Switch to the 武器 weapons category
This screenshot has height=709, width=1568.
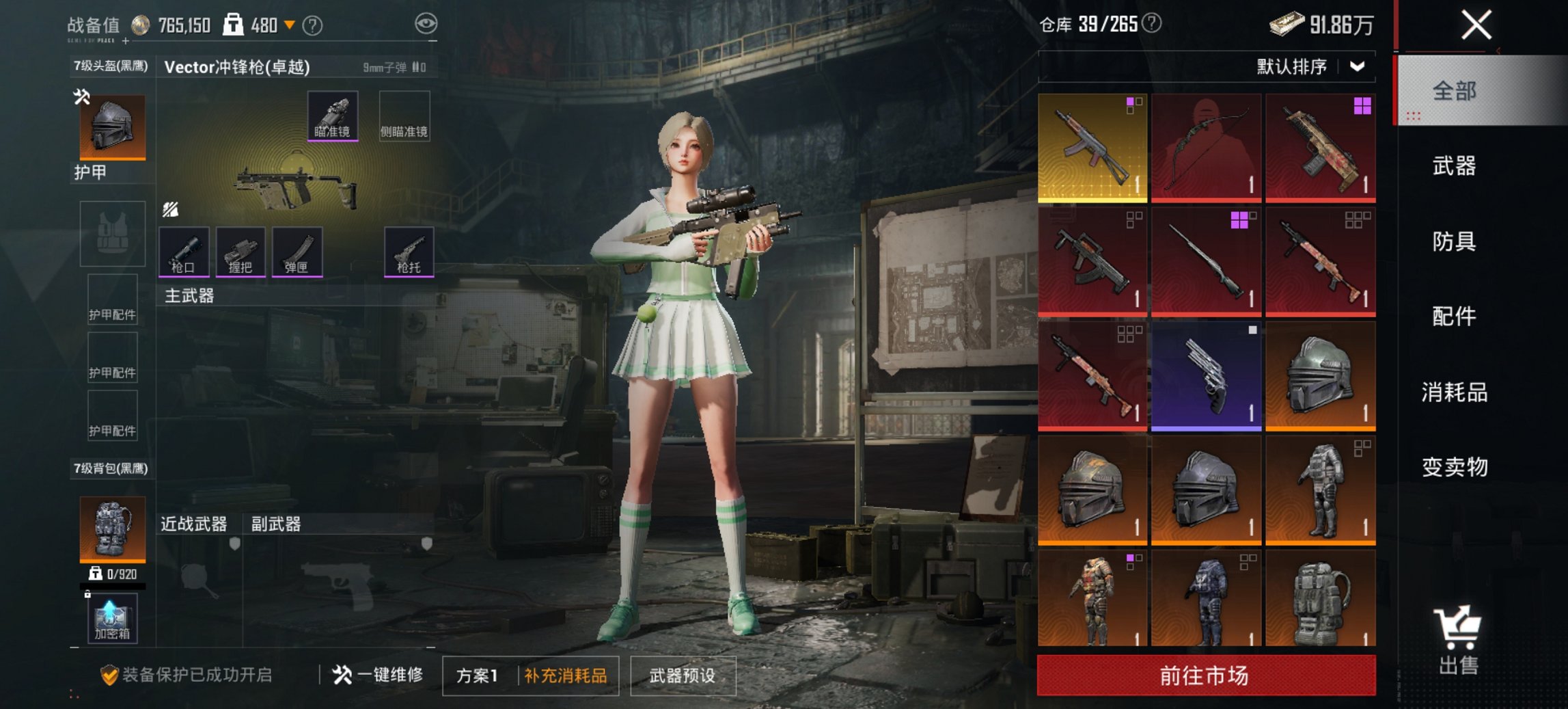pos(1454,166)
